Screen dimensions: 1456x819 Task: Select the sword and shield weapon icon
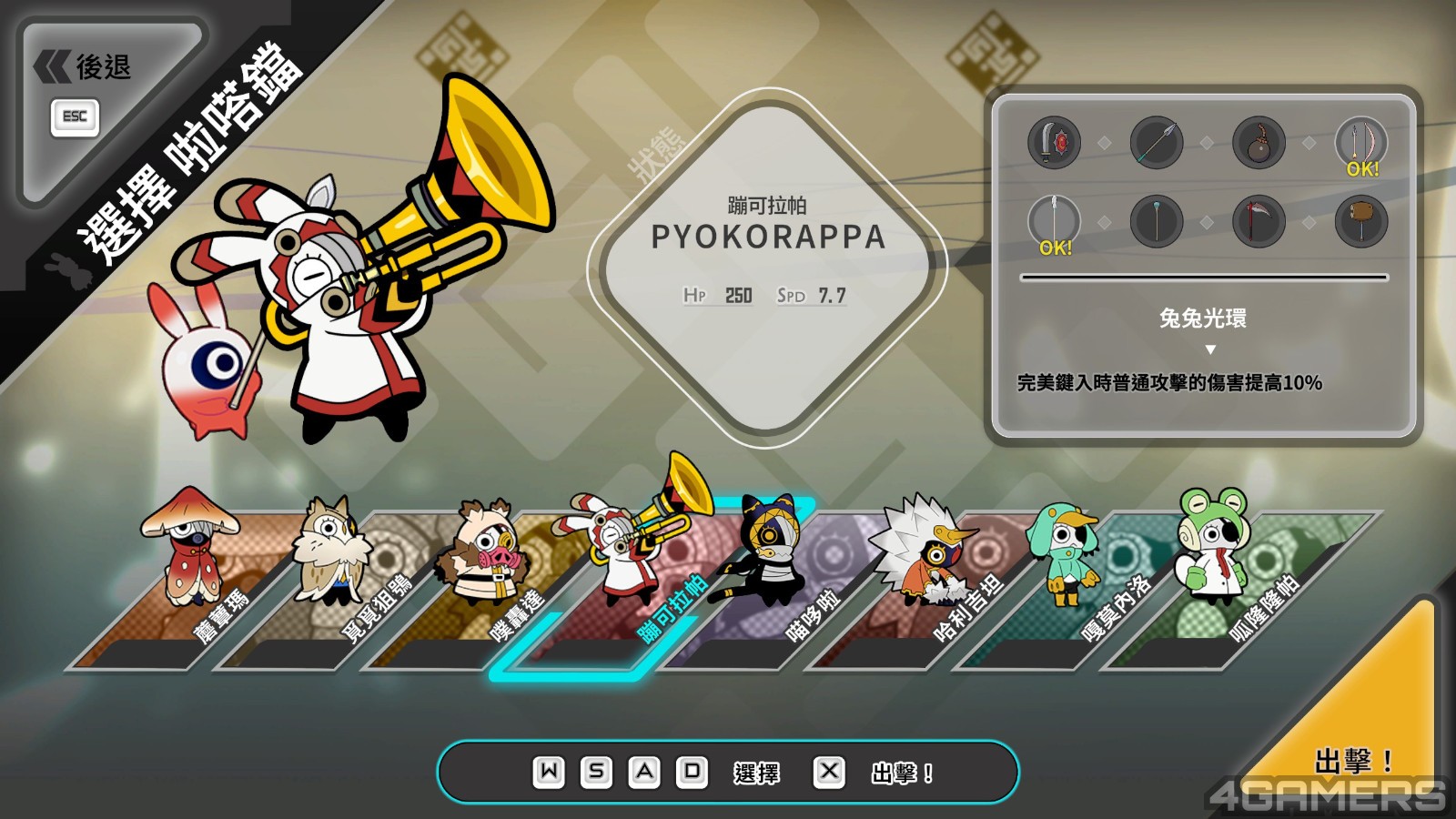click(1054, 143)
